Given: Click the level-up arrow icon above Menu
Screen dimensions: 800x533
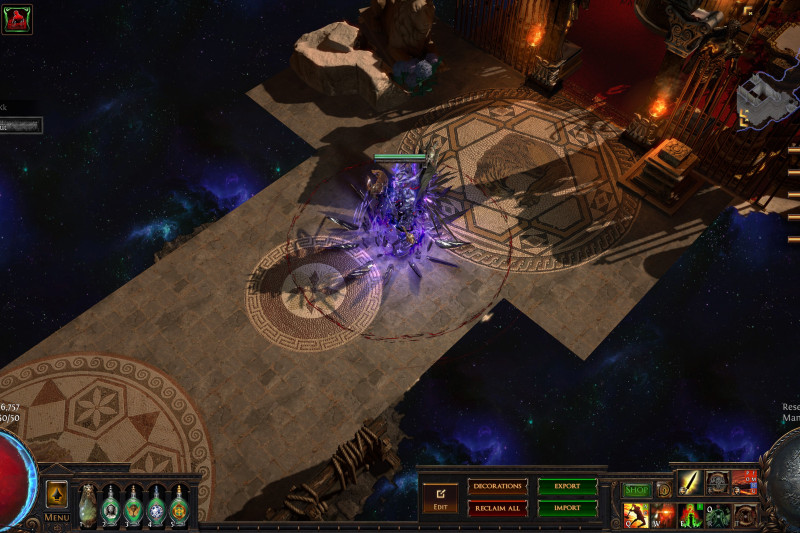Looking at the screenshot, I should tap(57, 494).
